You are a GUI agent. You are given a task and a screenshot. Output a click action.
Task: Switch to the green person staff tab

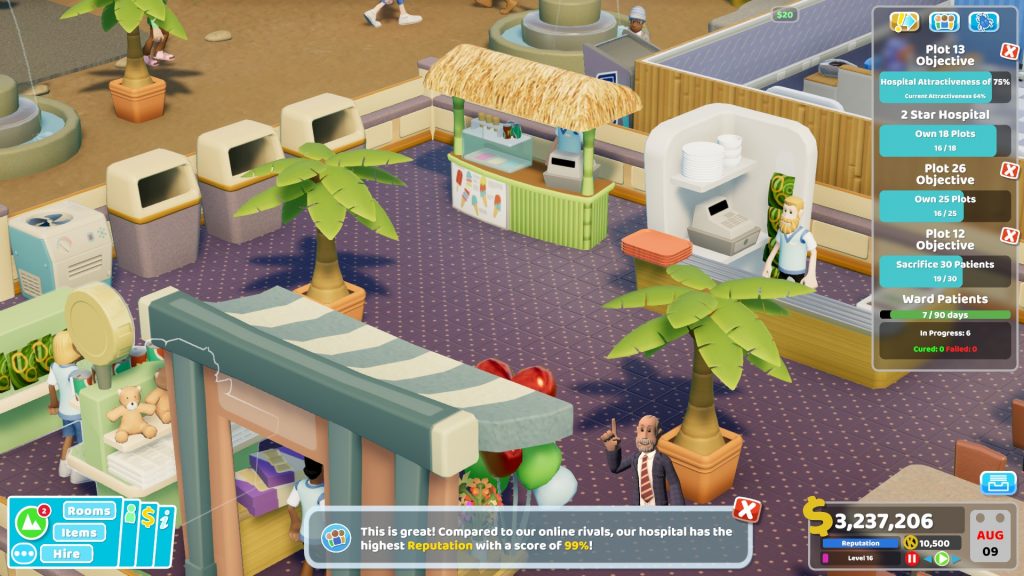129,517
